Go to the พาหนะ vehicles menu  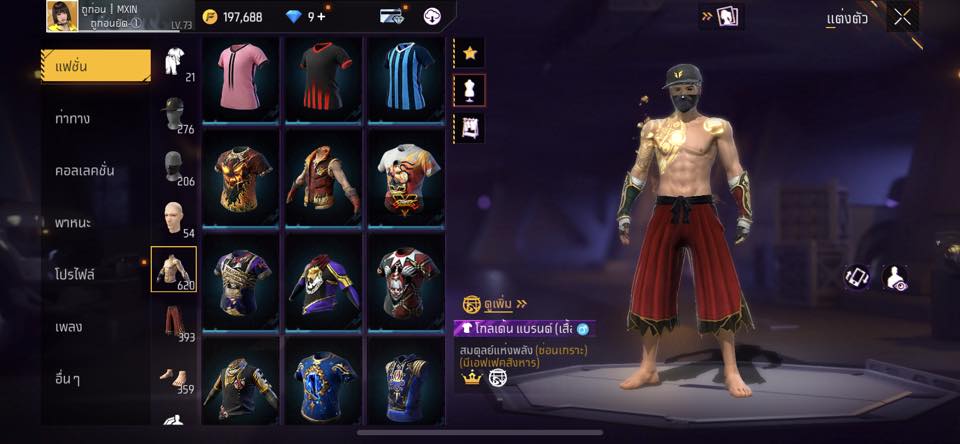[73, 222]
